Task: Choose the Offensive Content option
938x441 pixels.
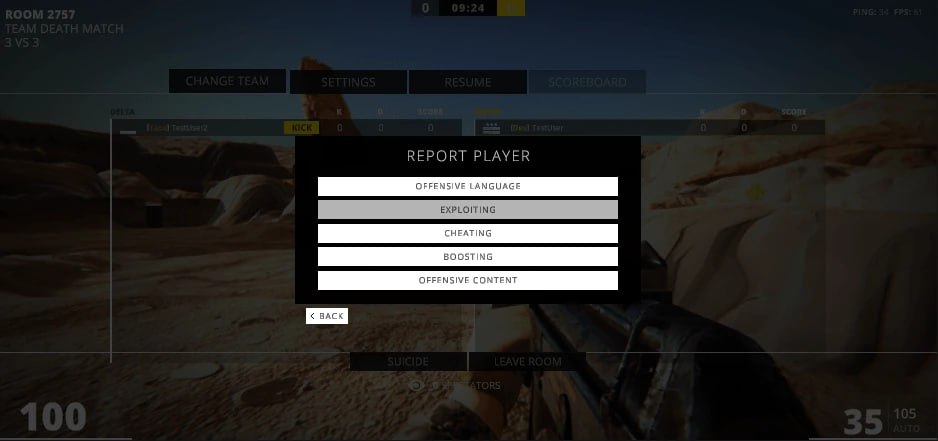Action: 467,280
